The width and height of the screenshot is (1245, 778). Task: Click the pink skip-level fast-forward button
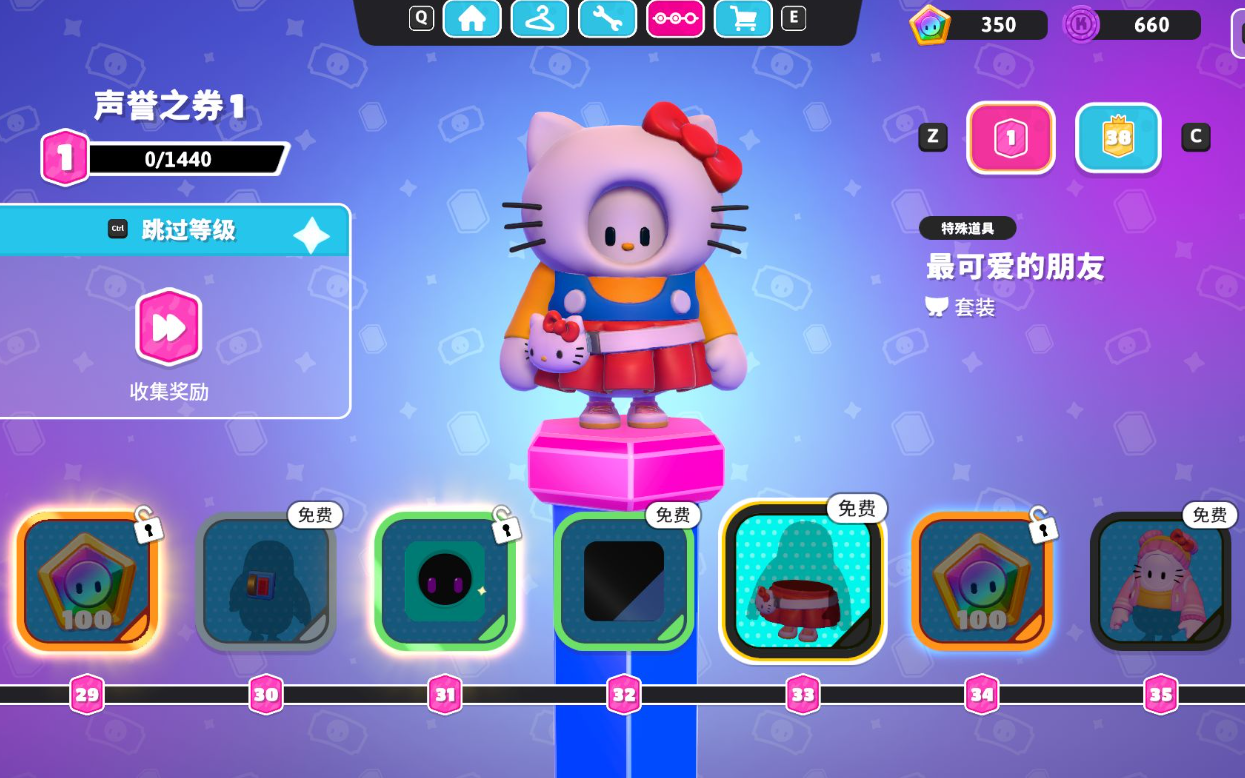(x=168, y=327)
